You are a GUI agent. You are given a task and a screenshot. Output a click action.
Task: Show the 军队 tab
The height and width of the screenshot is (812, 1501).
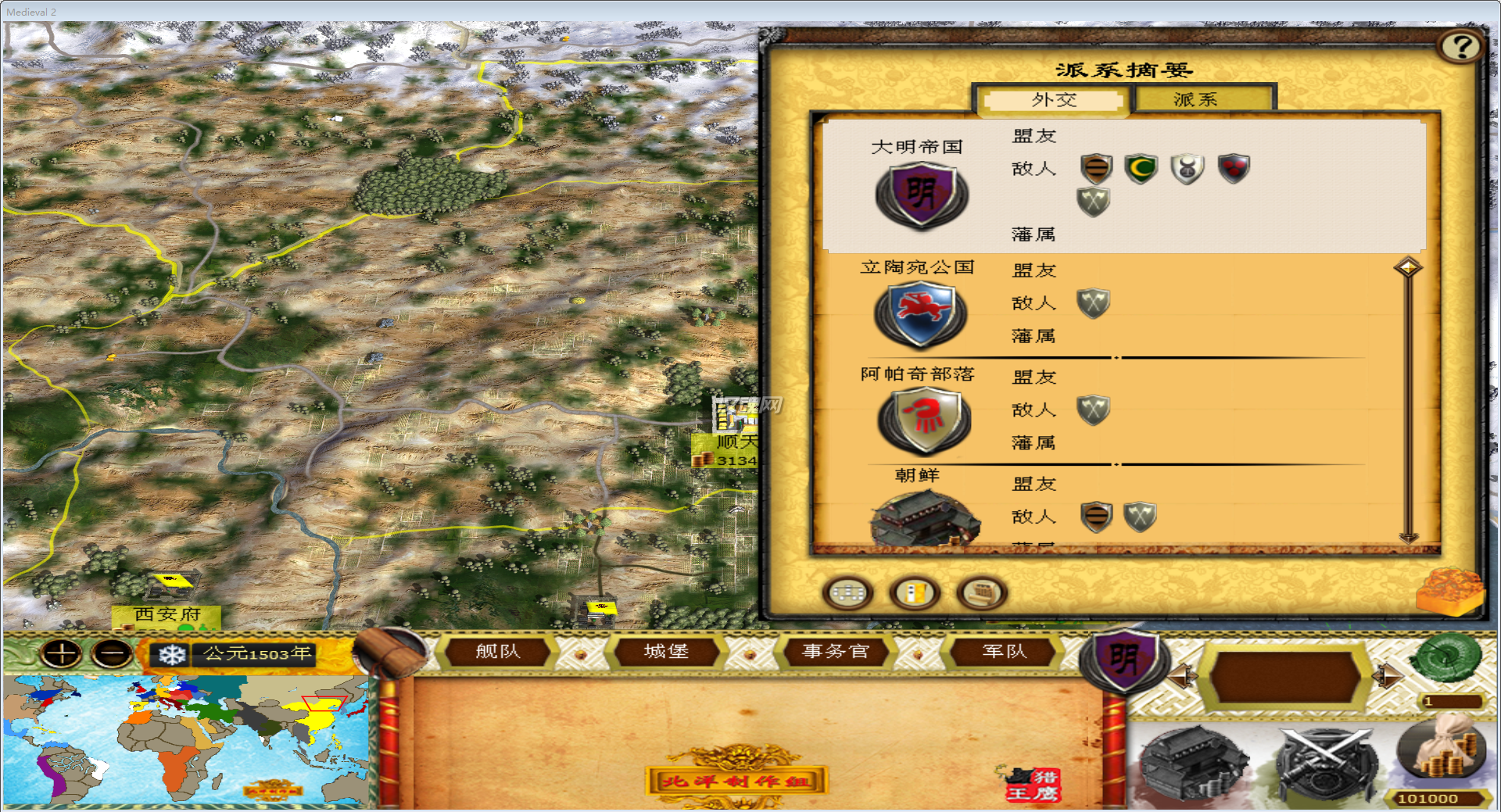click(1004, 651)
